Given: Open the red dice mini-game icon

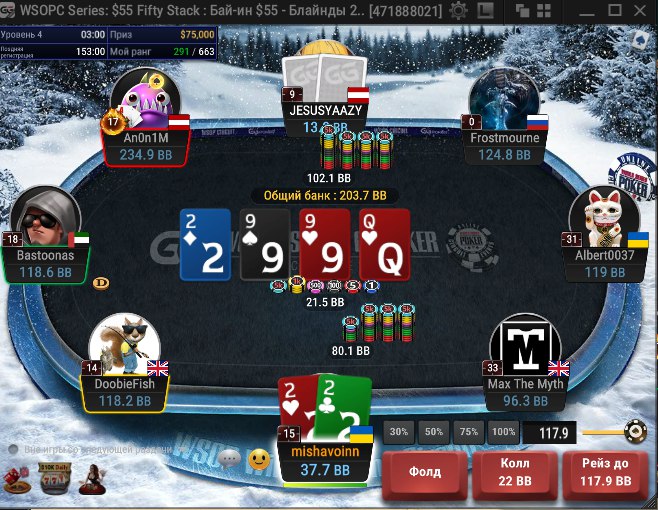Looking at the screenshot, I should pyautogui.click(x=19, y=482).
